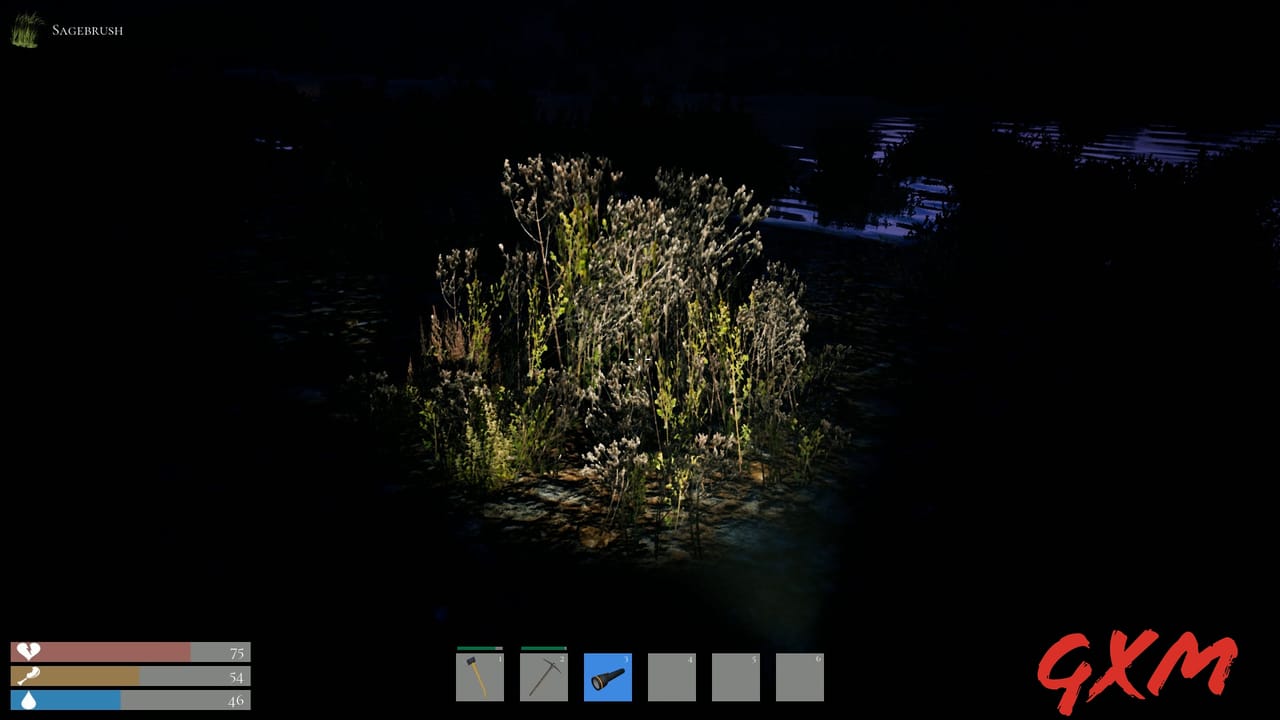The width and height of the screenshot is (1280, 720).
Task: Click the selected blue flashlight slot
Action: pyautogui.click(x=608, y=677)
